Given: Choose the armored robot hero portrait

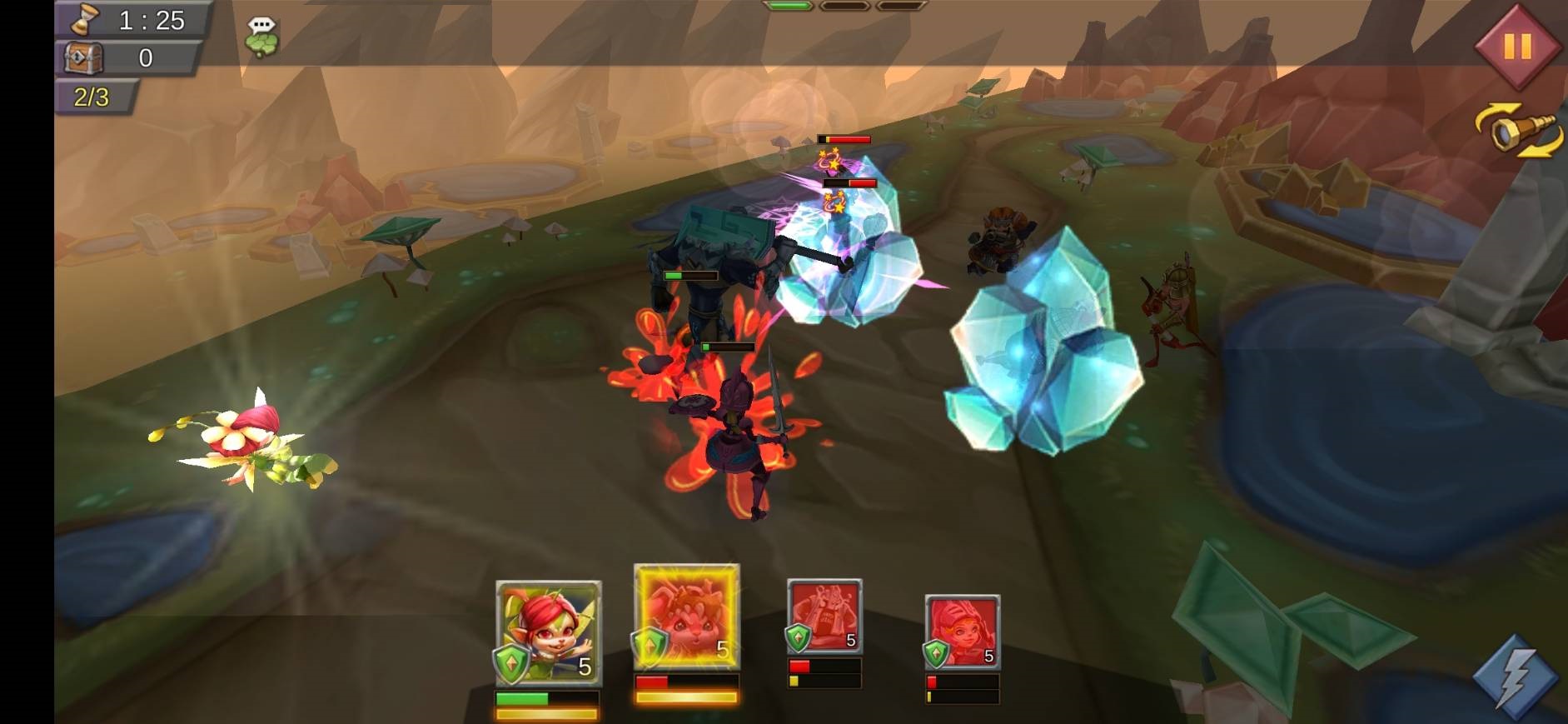Looking at the screenshot, I should (824, 617).
